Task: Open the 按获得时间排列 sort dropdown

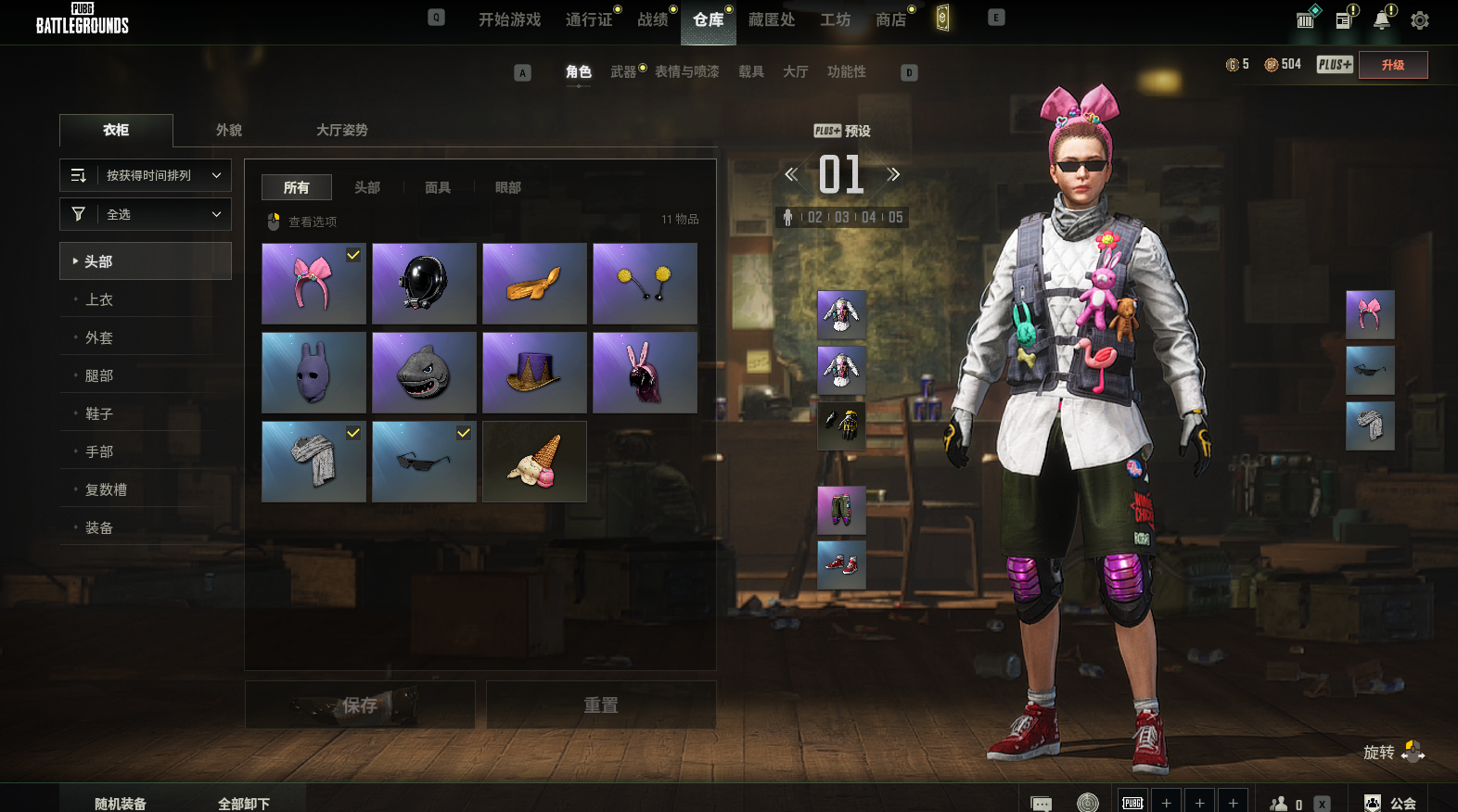Action: (x=146, y=175)
